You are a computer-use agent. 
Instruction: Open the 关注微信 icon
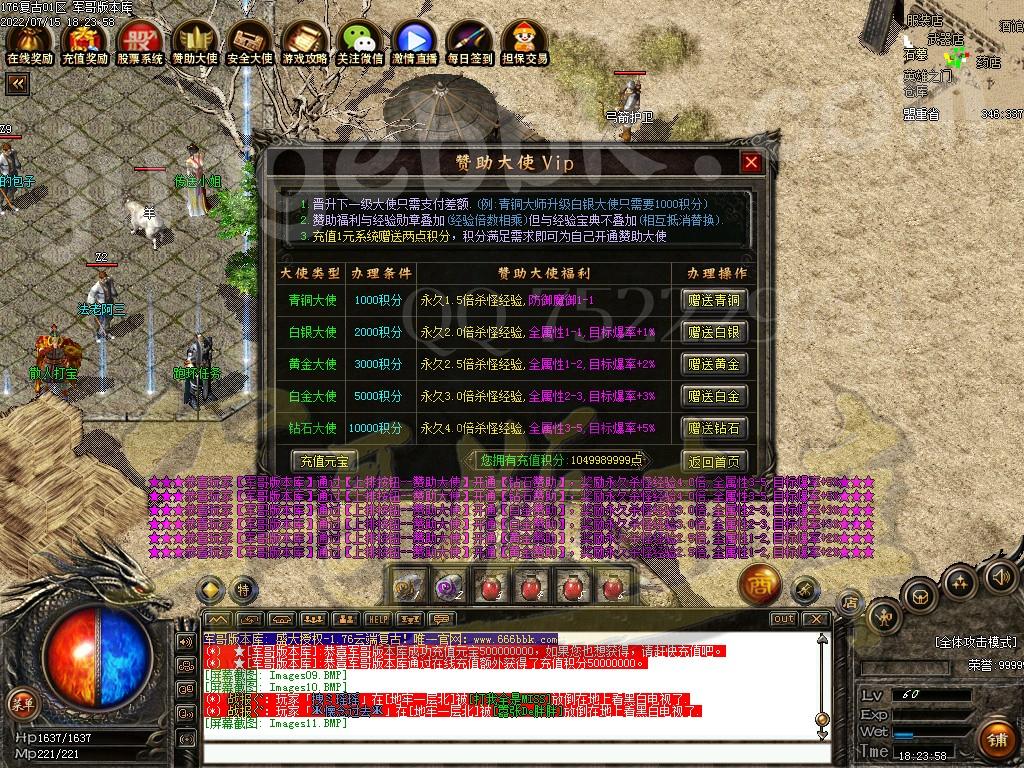coord(360,43)
